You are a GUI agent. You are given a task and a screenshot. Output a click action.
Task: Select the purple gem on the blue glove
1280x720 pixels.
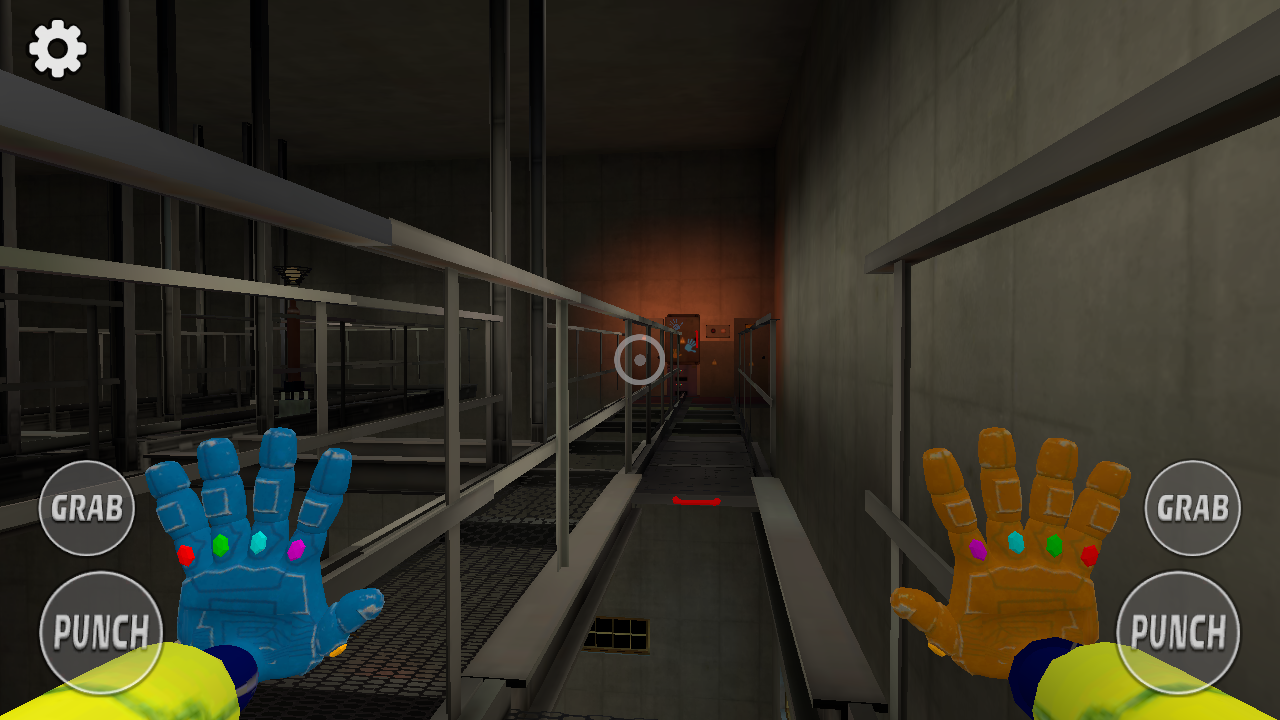point(296,551)
